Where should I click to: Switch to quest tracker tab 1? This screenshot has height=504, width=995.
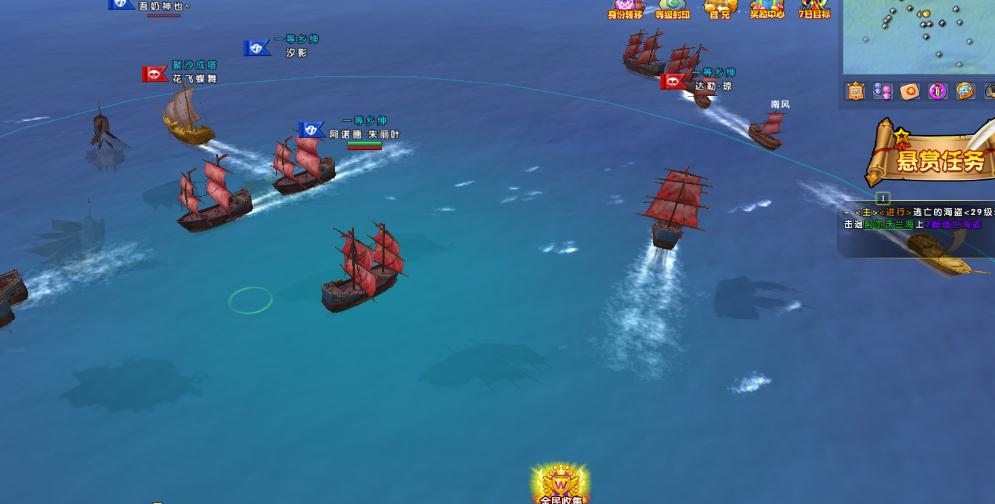pyautogui.click(x=883, y=199)
